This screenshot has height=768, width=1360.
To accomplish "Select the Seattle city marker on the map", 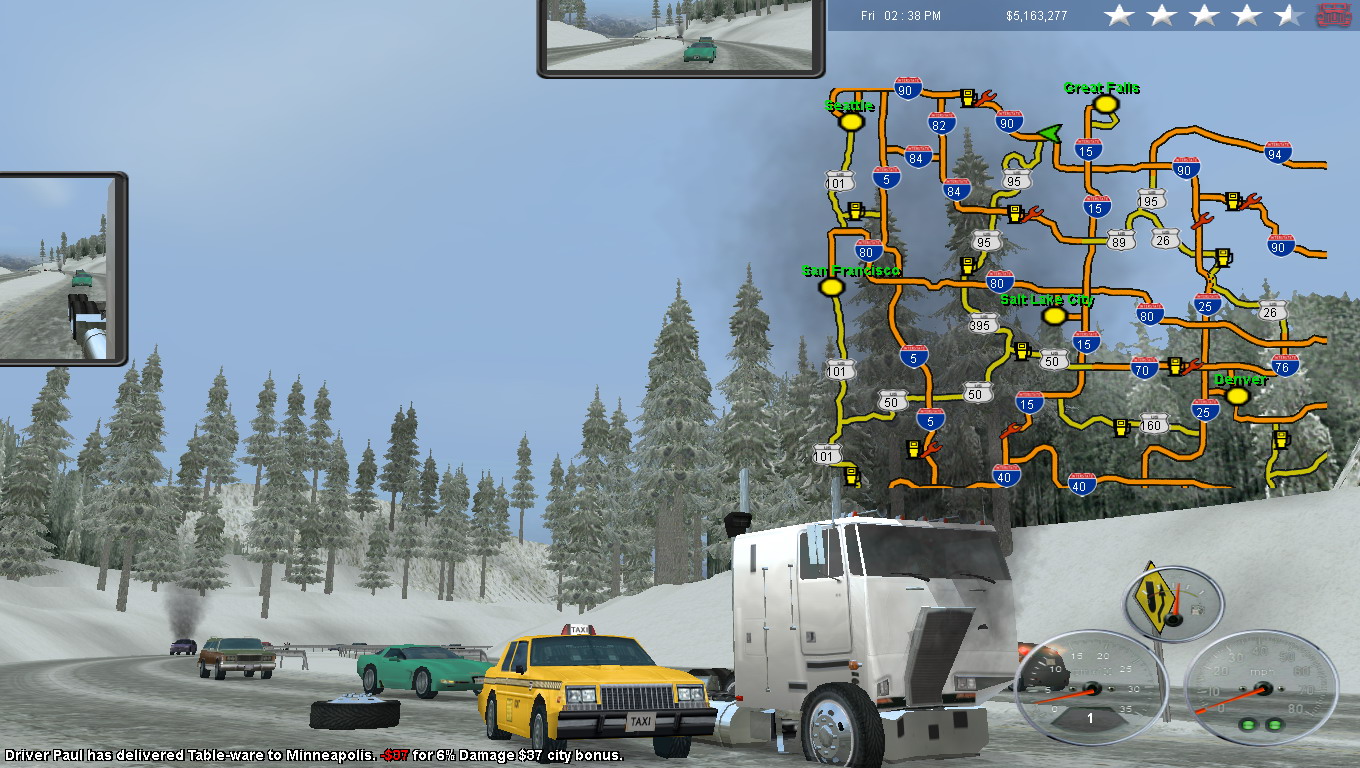I will pyautogui.click(x=851, y=122).
